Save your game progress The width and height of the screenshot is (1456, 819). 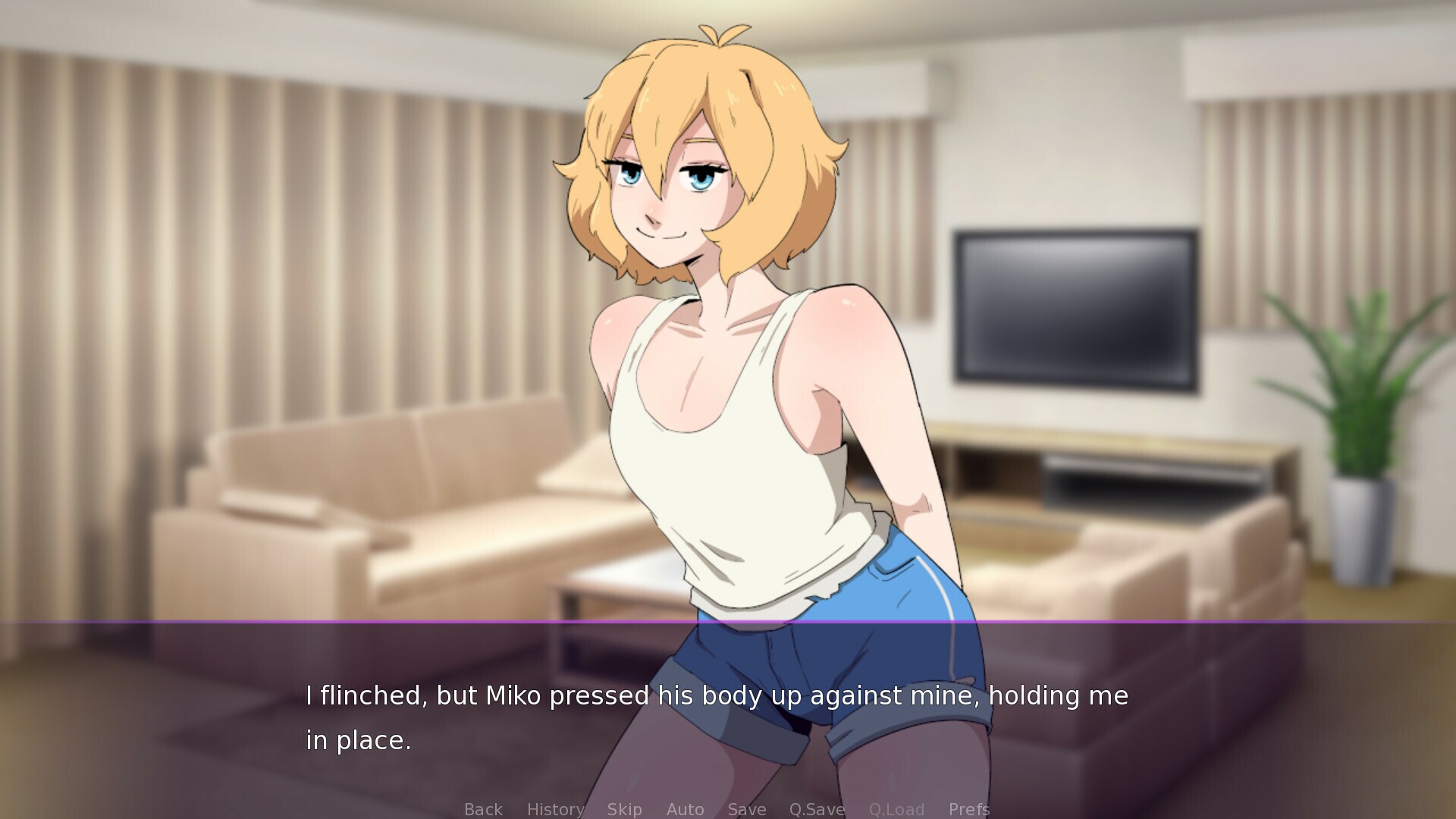click(x=746, y=809)
